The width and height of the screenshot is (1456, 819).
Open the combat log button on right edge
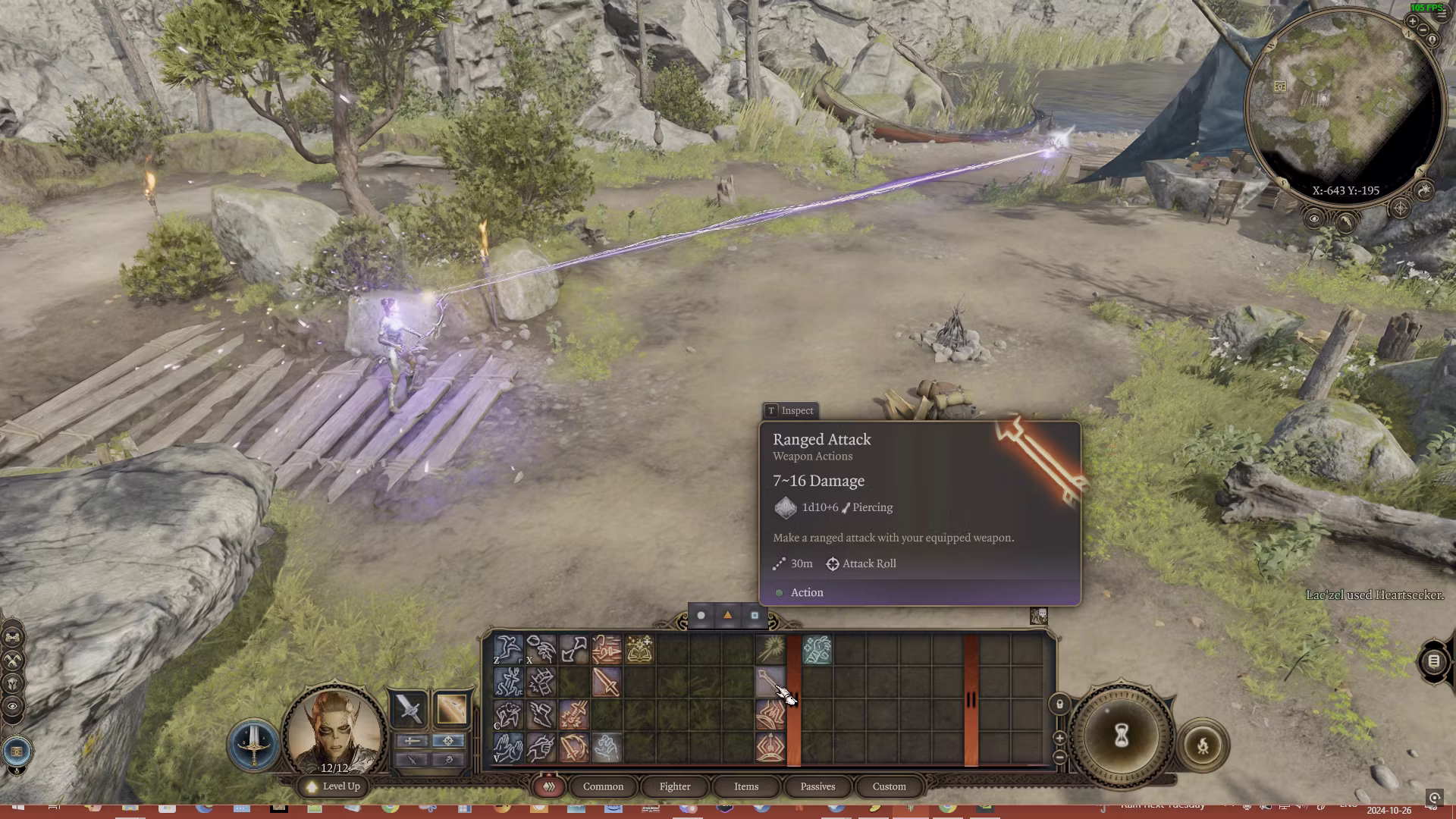[x=1433, y=661]
